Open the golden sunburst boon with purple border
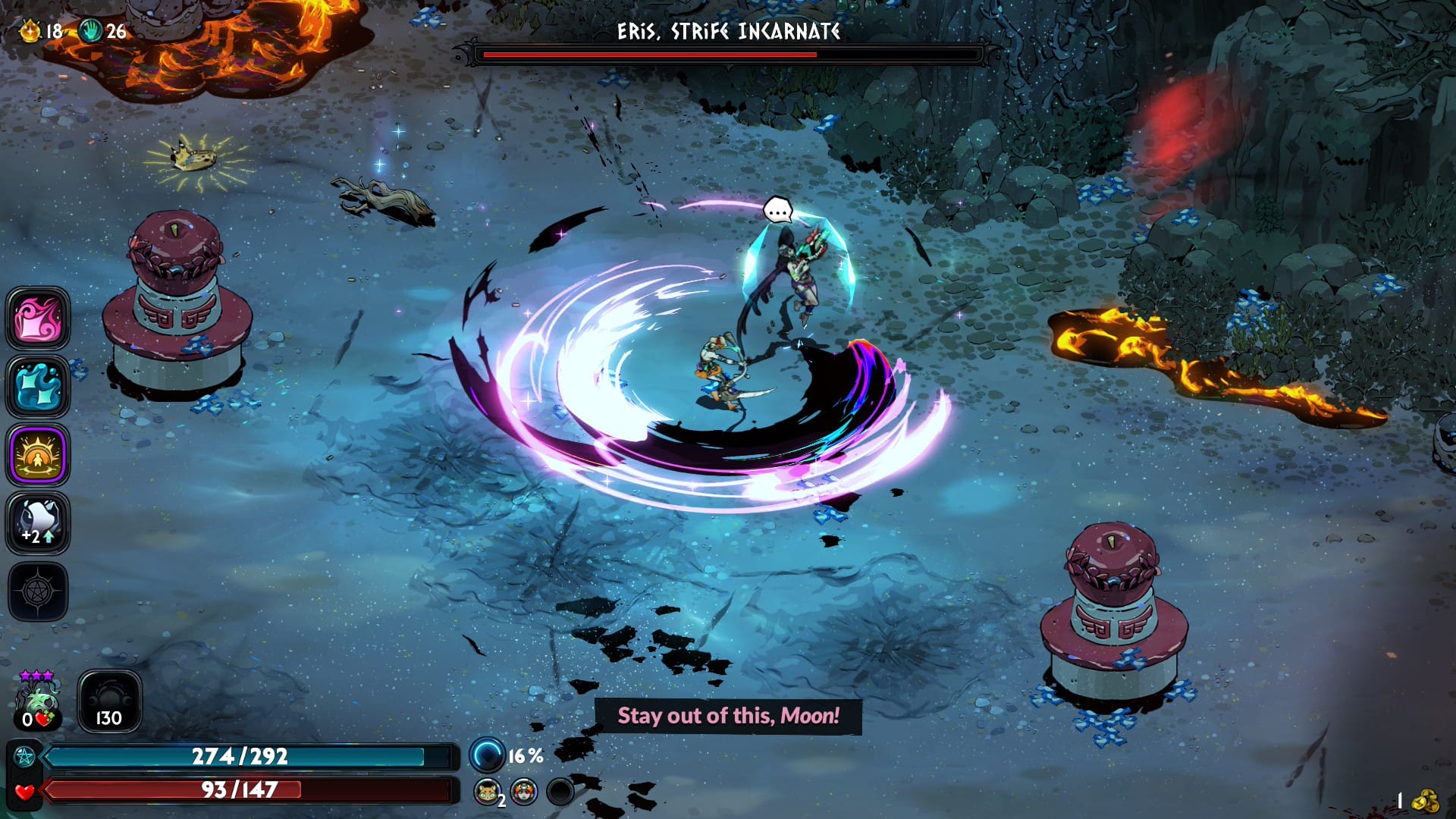The image size is (1456, 819). tap(38, 455)
